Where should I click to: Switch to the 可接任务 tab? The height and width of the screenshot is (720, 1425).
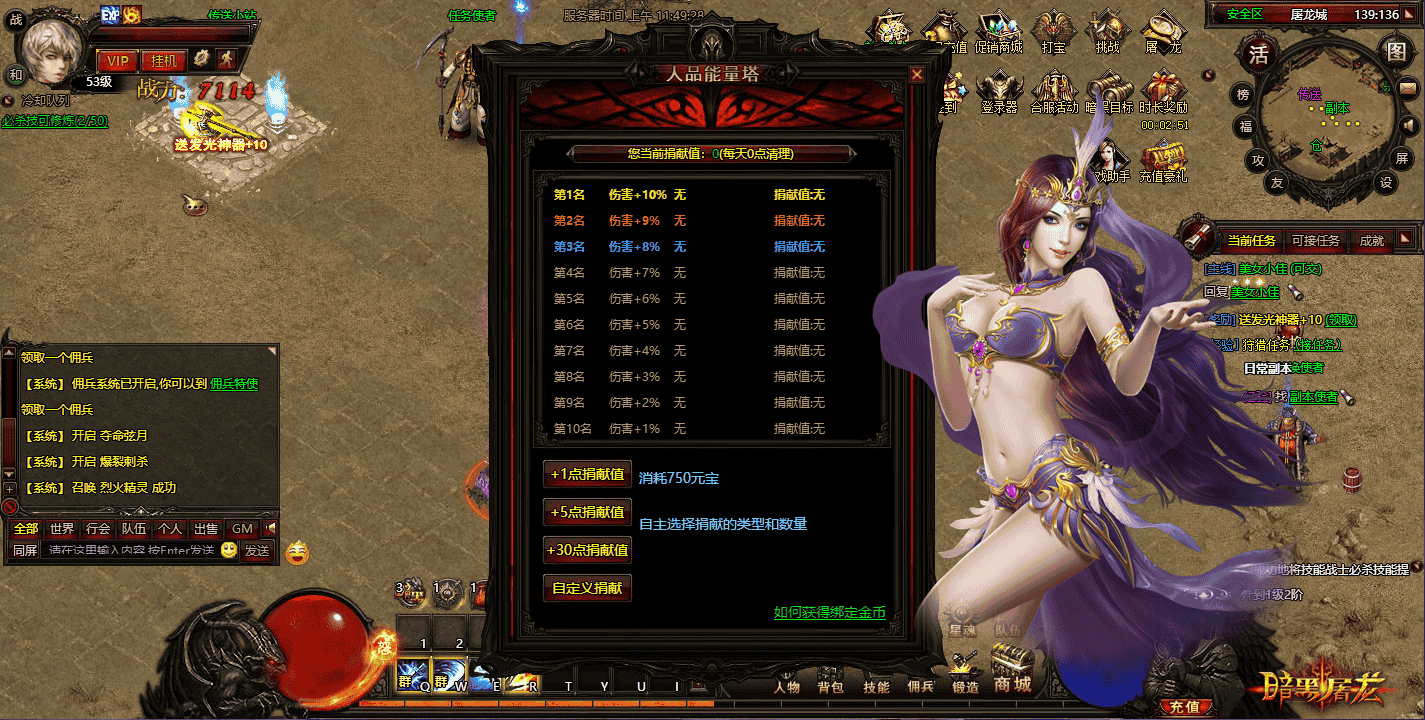[1315, 240]
